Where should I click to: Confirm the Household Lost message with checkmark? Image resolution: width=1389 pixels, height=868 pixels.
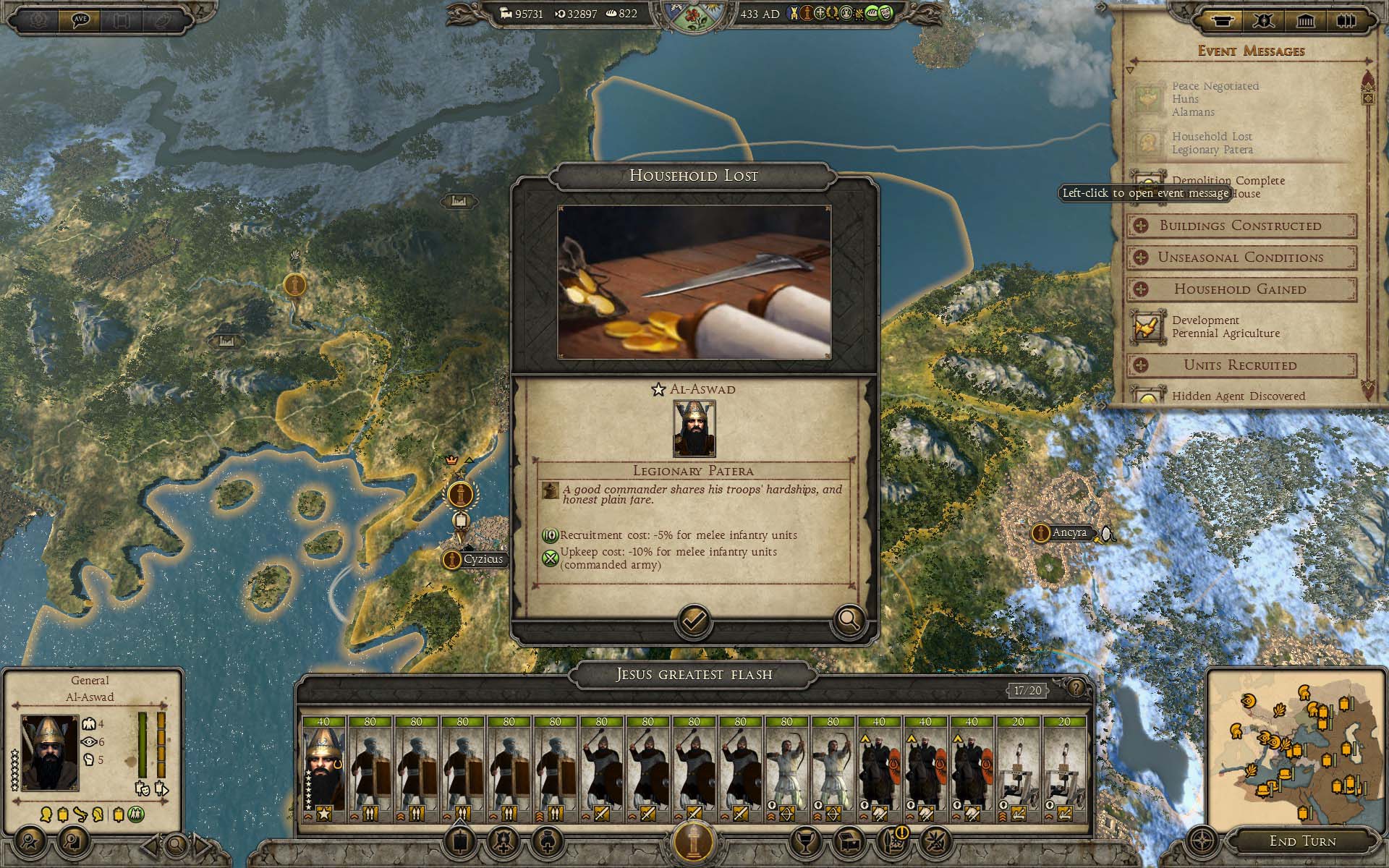pos(693,621)
